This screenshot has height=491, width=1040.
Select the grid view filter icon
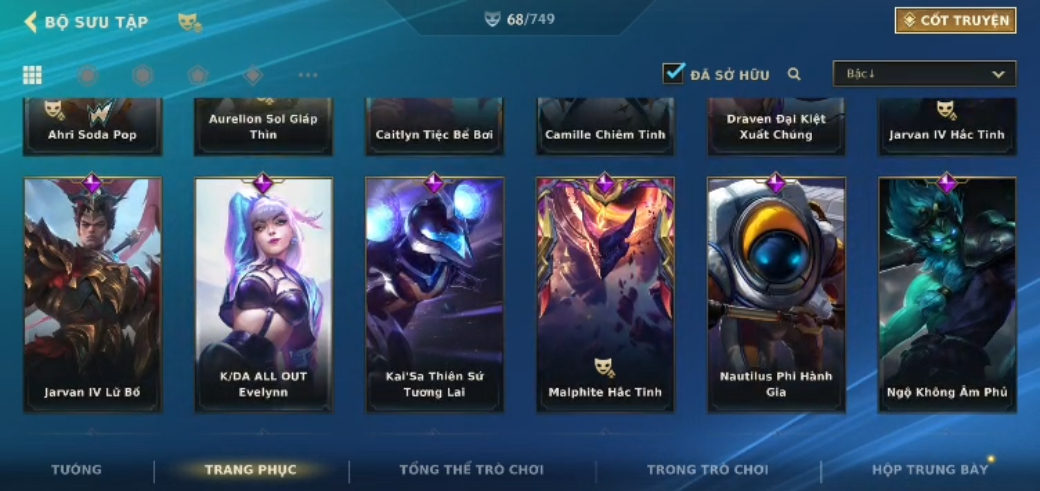pos(32,75)
